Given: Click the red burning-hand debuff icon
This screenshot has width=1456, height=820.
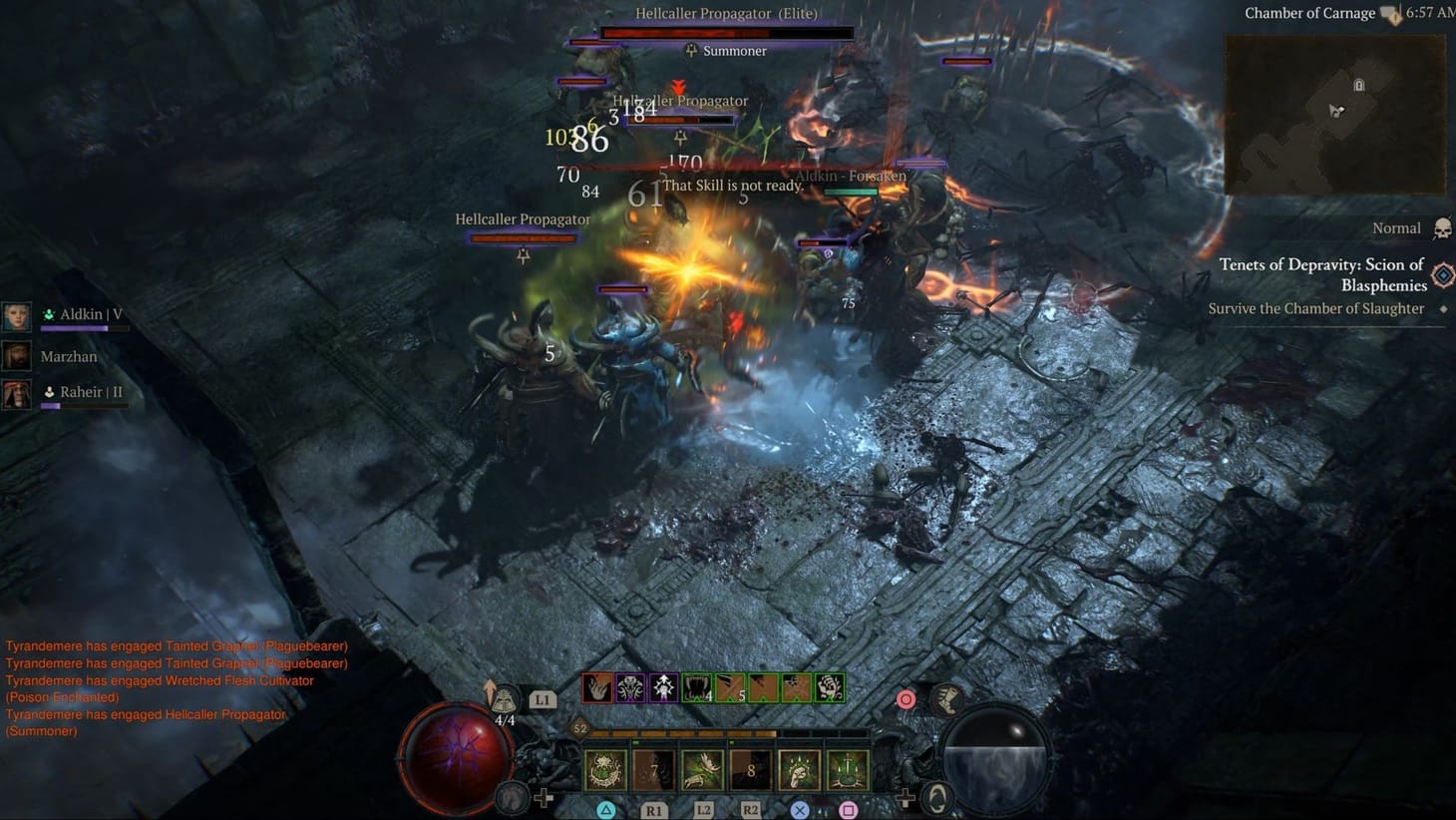Looking at the screenshot, I should tap(597, 688).
